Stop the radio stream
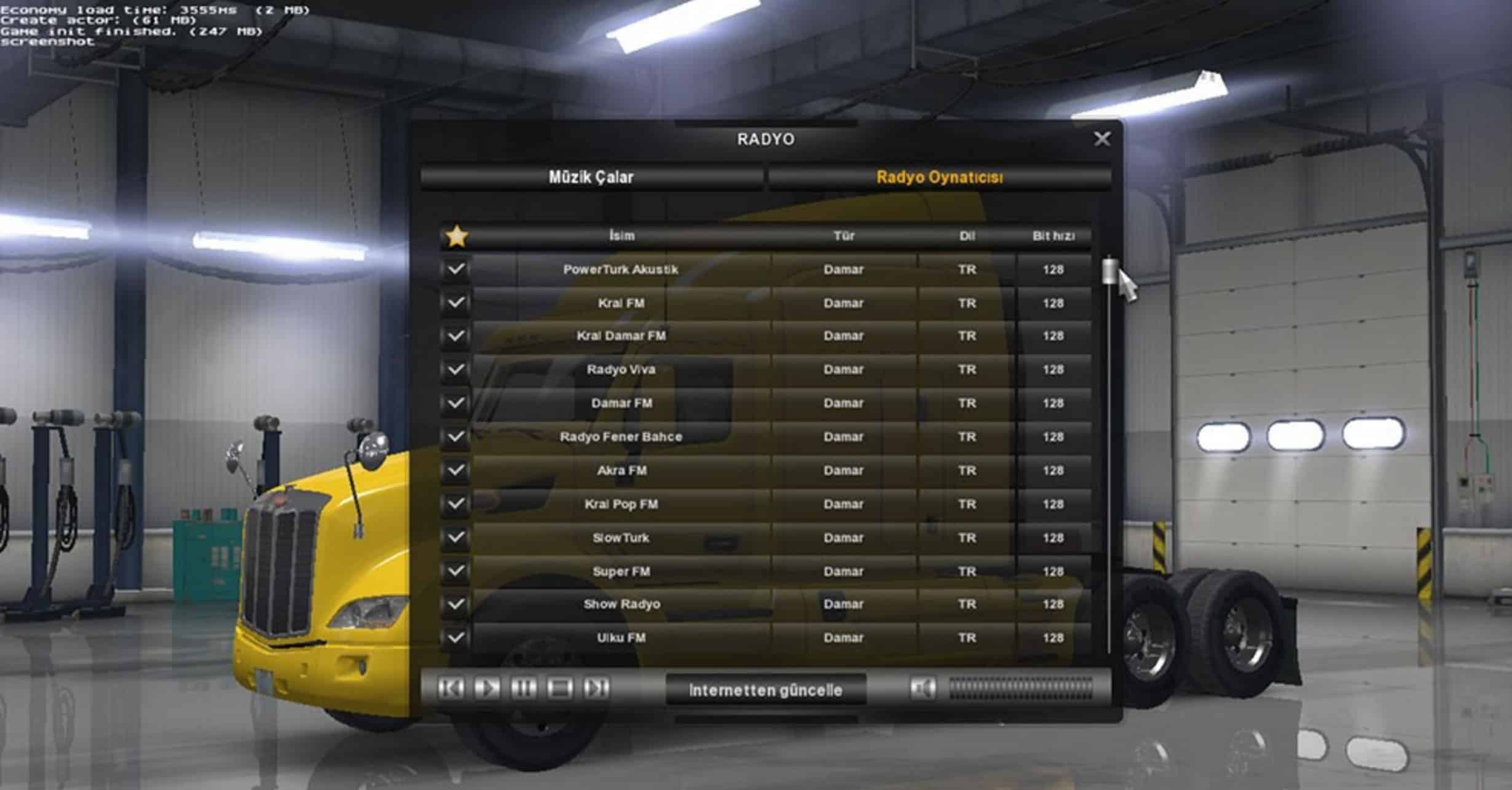This screenshot has width=1512, height=790. (559, 689)
